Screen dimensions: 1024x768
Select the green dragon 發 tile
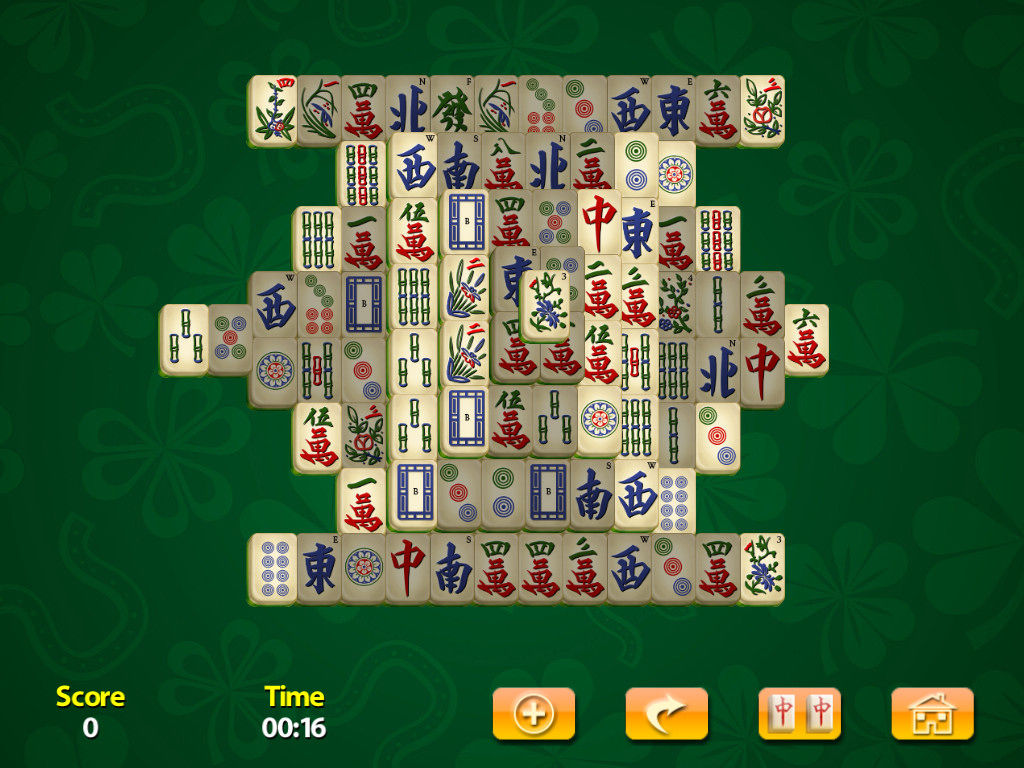click(x=452, y=109)
